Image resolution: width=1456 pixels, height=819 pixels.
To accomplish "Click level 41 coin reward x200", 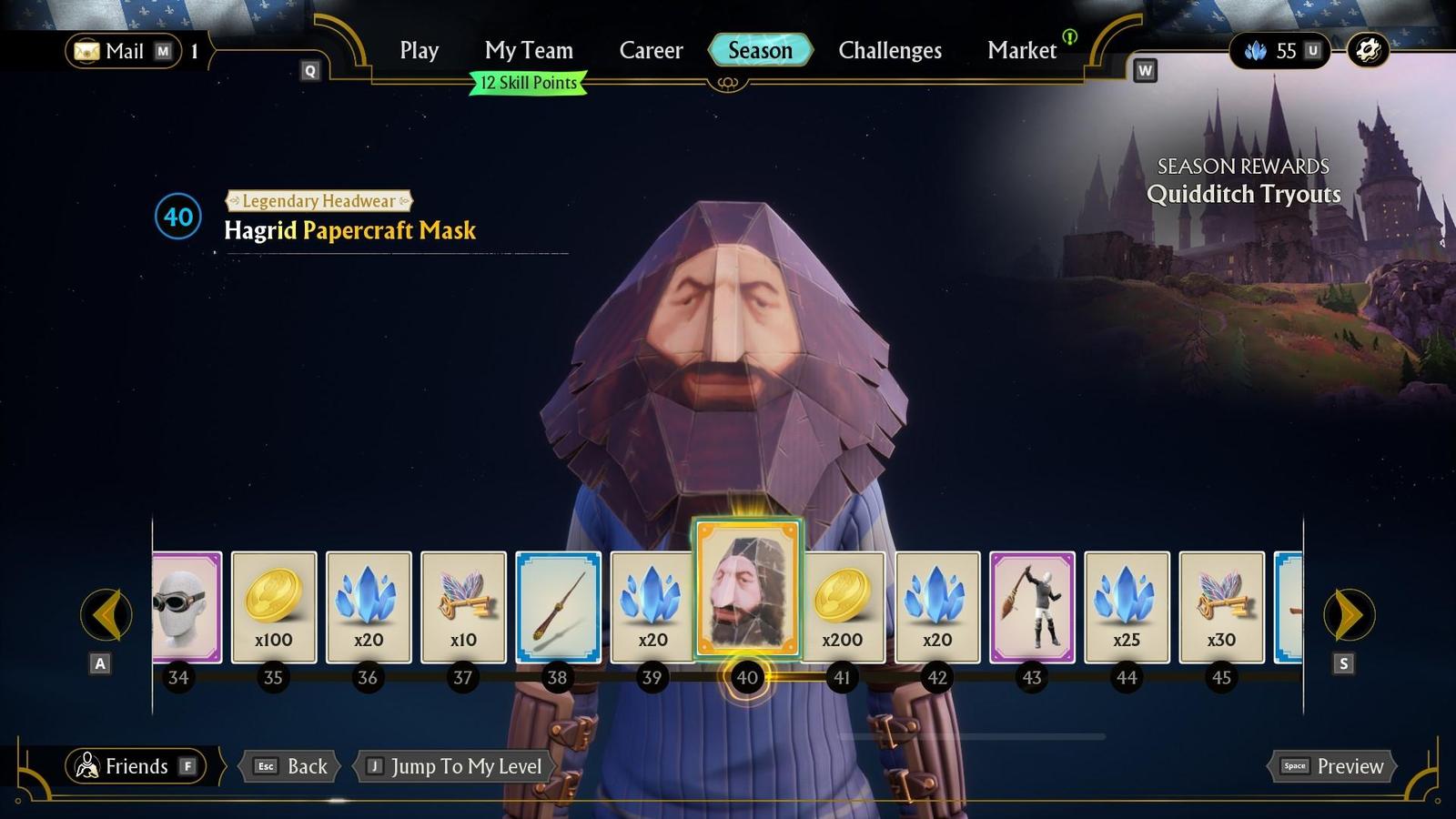I will pos(844,607).
